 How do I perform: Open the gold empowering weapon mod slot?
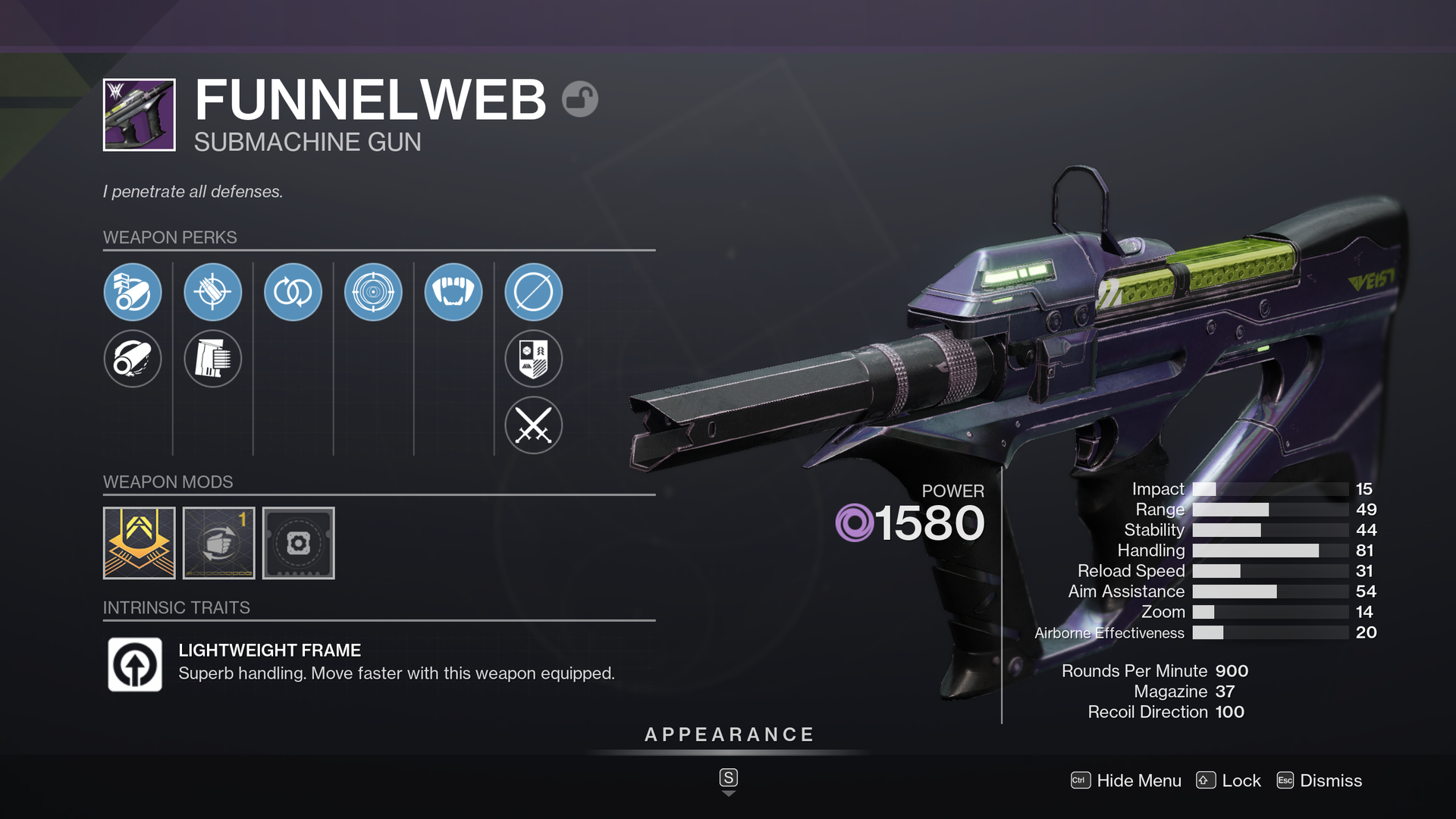point(139,543)
